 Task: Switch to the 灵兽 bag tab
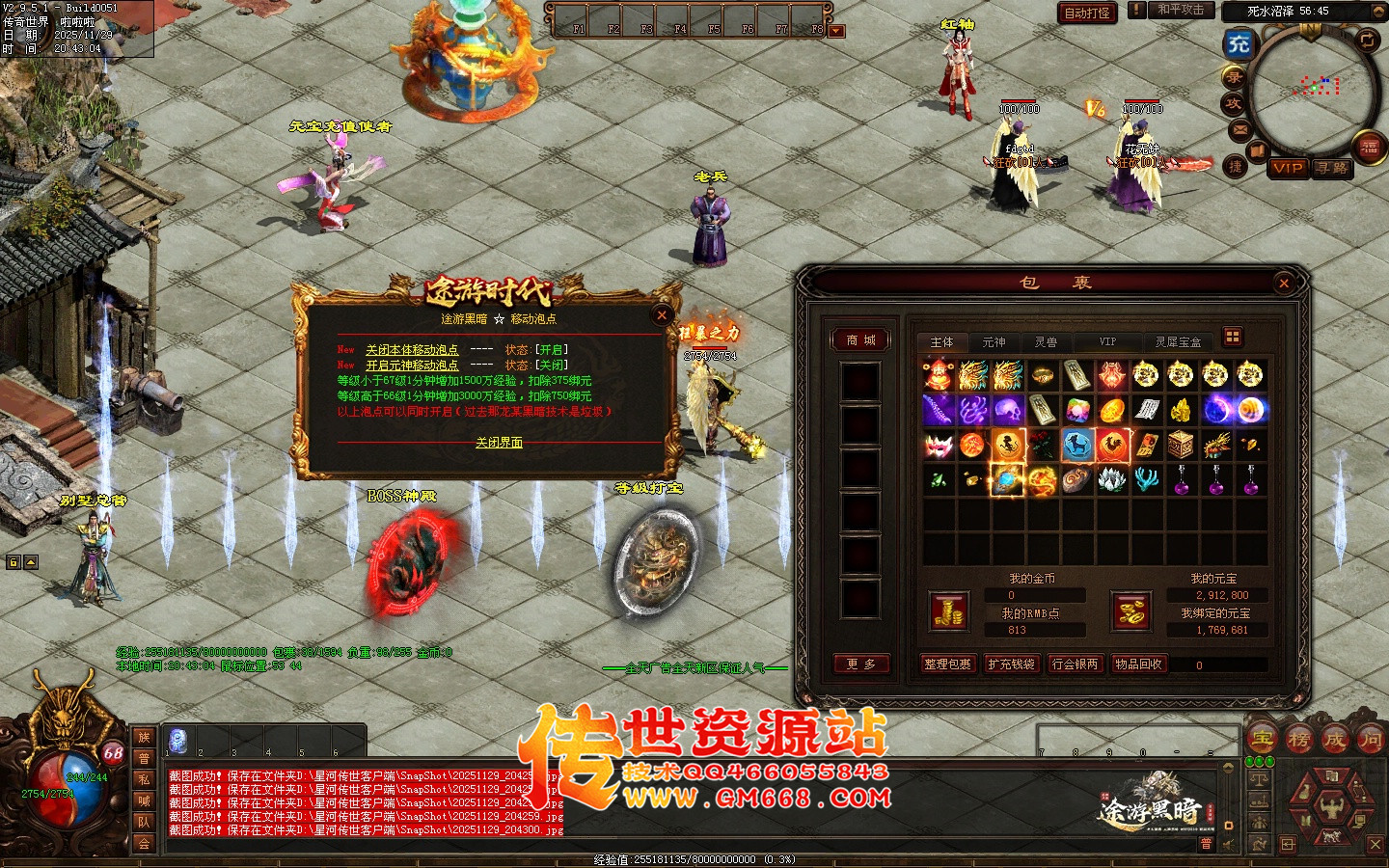(1046, 342)
